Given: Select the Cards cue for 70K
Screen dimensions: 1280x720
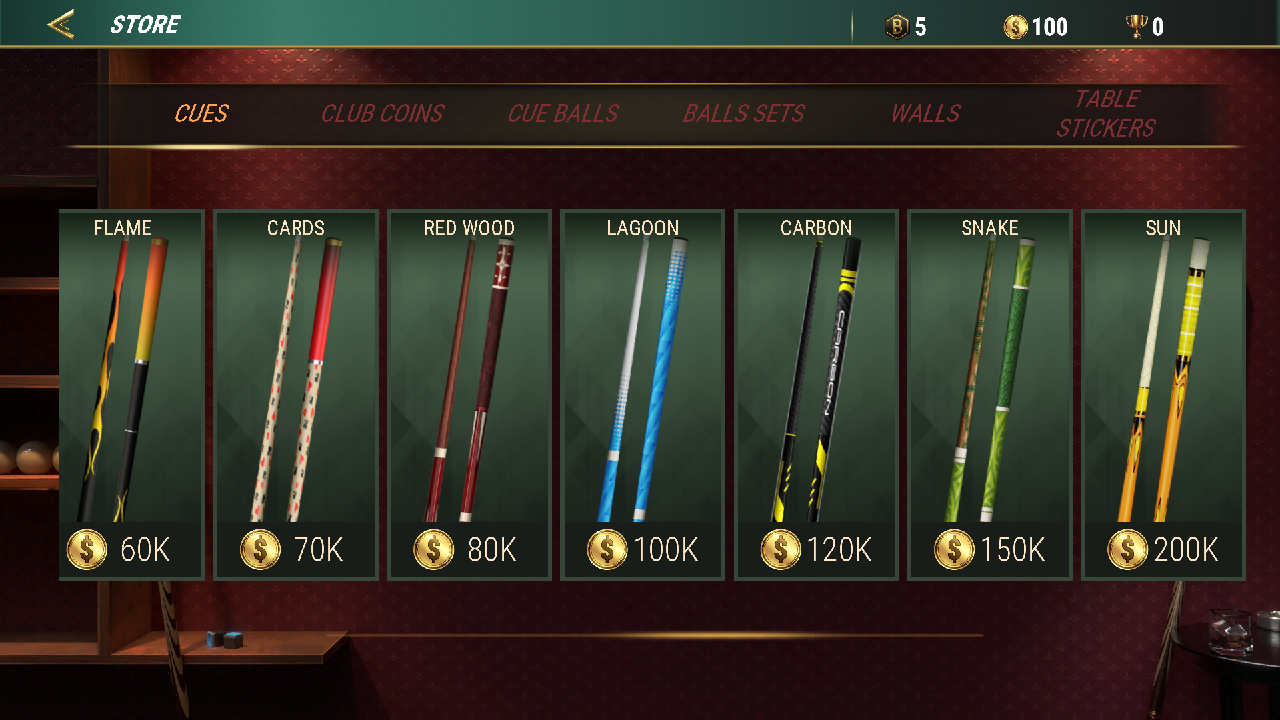Looking at the screenshot, I should point(296,394).
